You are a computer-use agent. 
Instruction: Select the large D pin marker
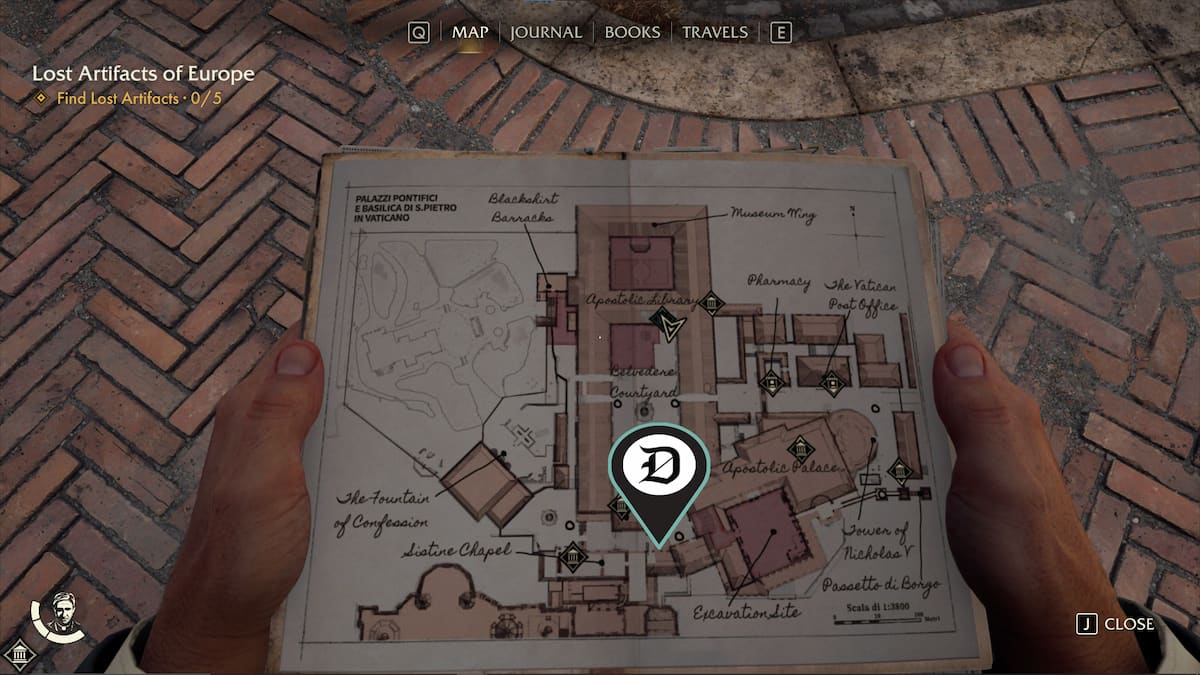(x=659, y=467)
